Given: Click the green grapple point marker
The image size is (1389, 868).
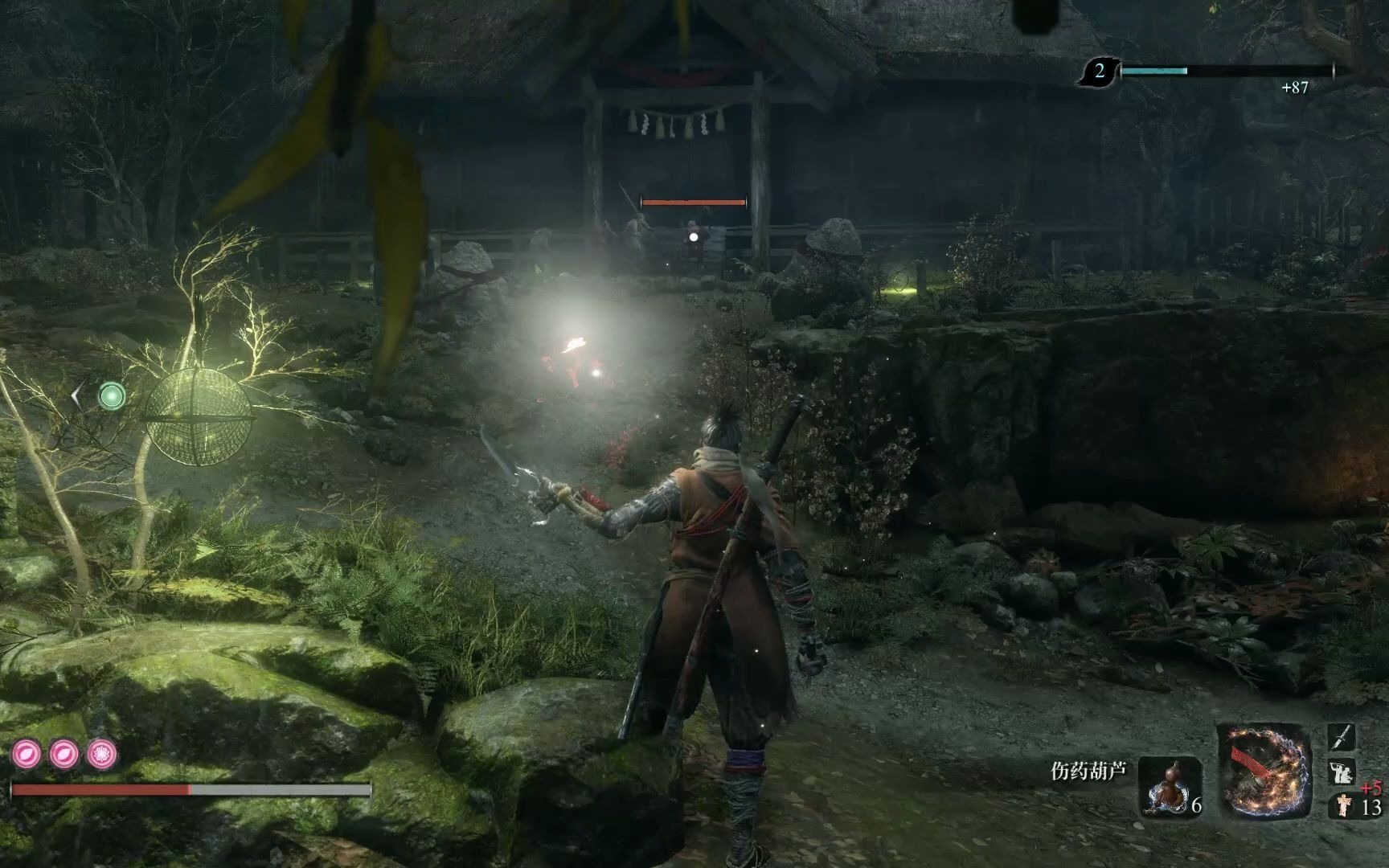Looking at the screenshot, I should click(x=112, y=395).
